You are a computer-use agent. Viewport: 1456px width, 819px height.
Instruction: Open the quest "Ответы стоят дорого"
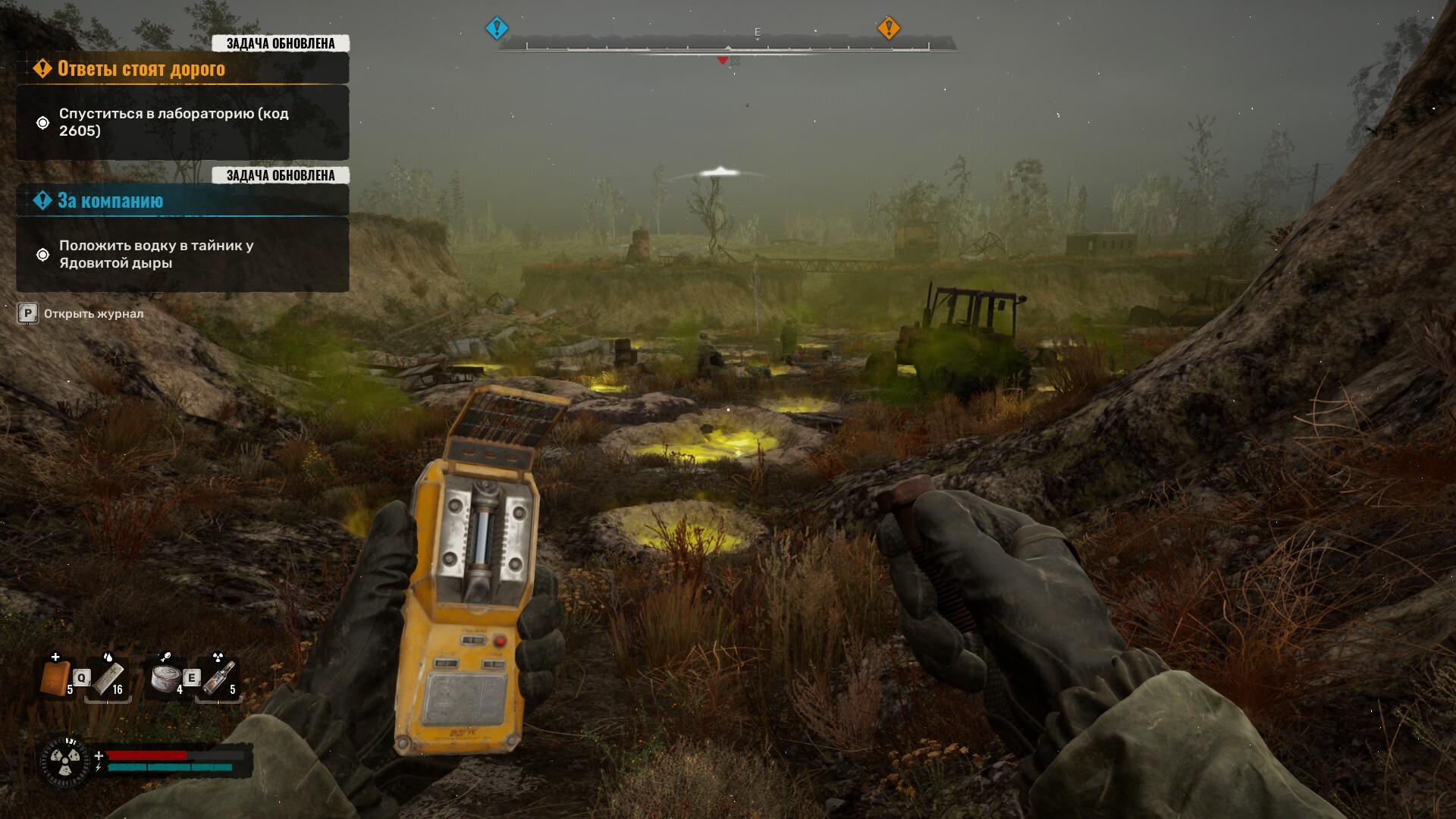[141, 69]
